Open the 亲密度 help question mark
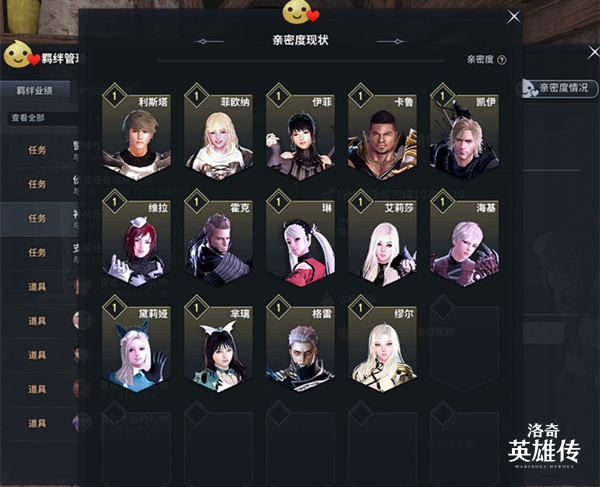Viewport: 600px width, 487px height. [x=501, y=61]
